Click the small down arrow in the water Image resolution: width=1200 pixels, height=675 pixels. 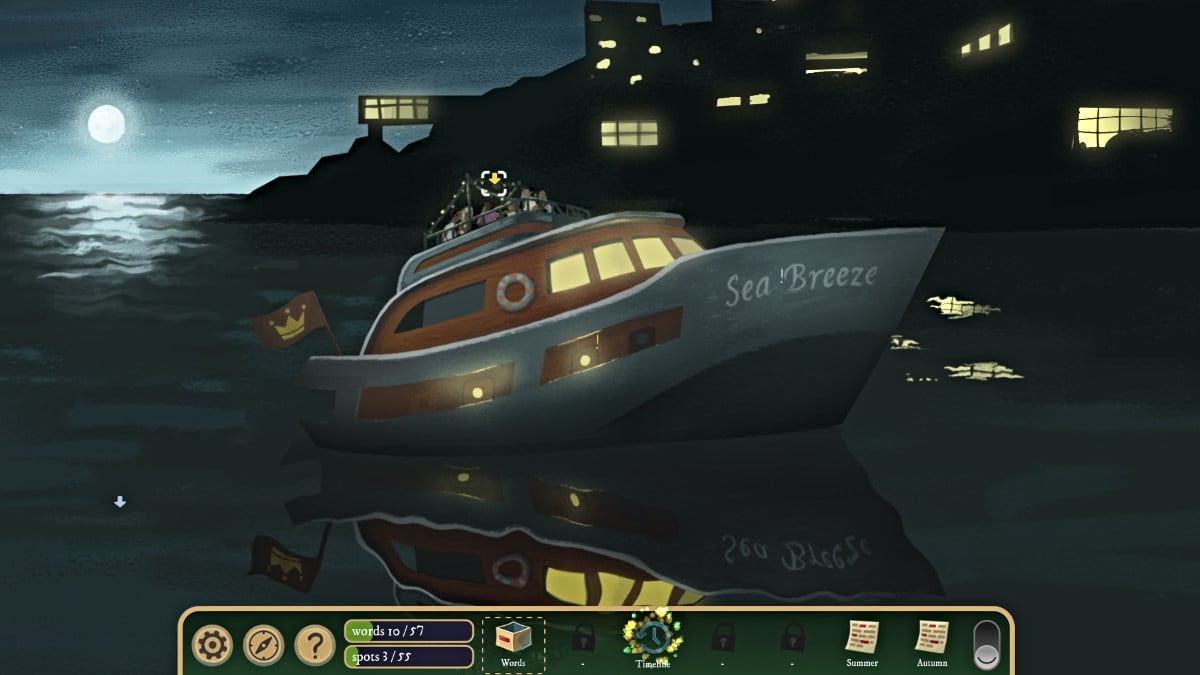click(120, 502)
